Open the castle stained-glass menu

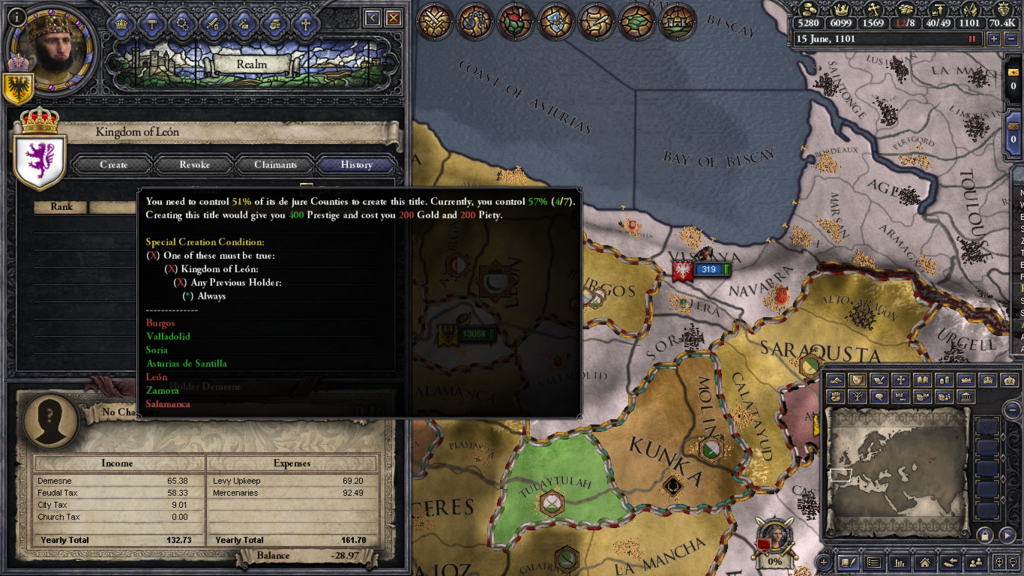(677, 21)
